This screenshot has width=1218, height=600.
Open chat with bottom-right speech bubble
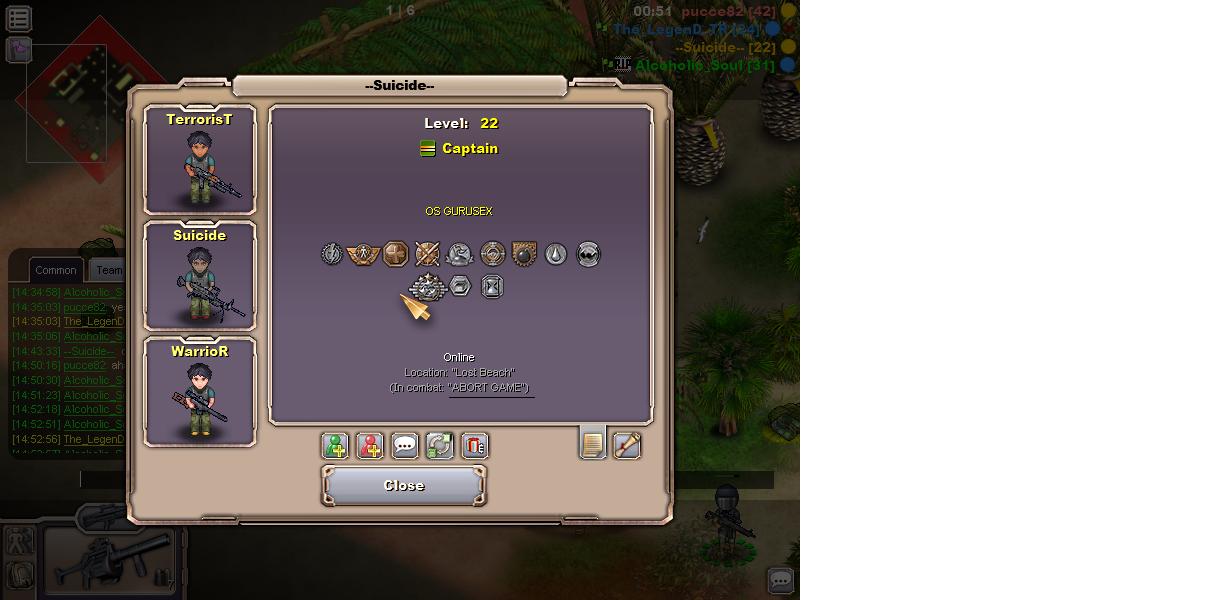[x=781, y=580]
